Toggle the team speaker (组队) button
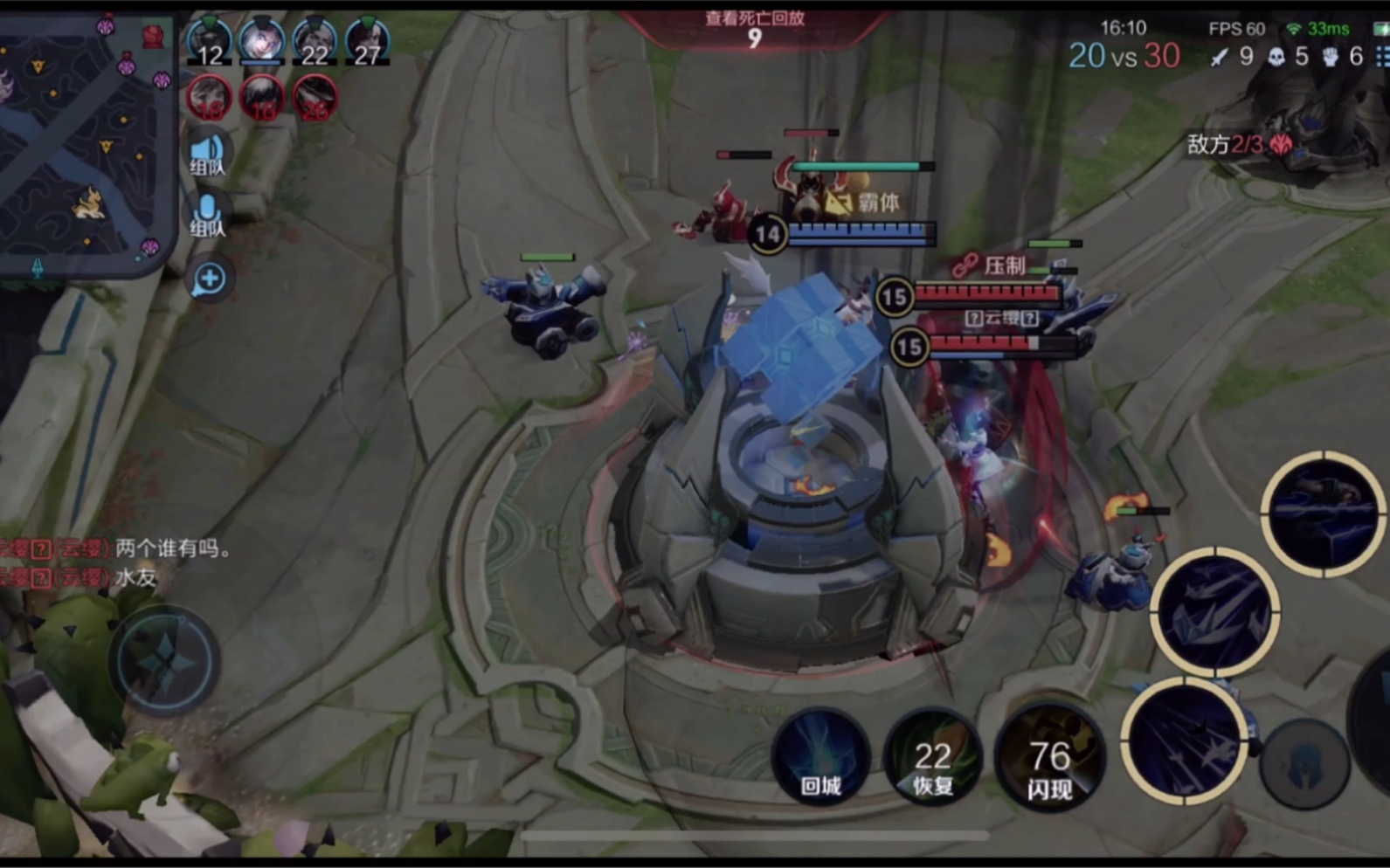Screen dimensions: 1390x868 click(208, 155)
